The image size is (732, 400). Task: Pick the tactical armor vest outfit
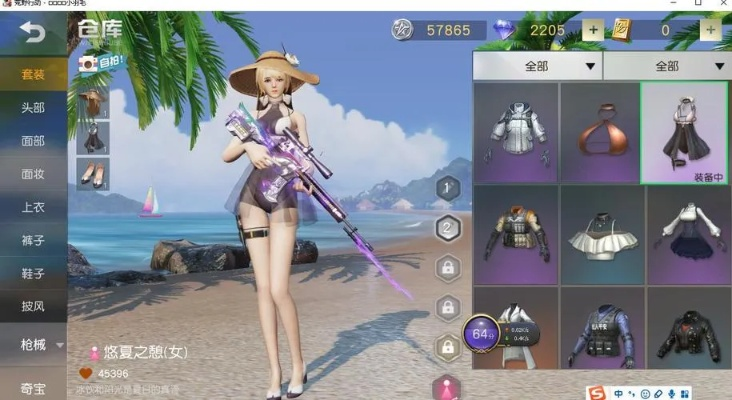coord(515,236)
